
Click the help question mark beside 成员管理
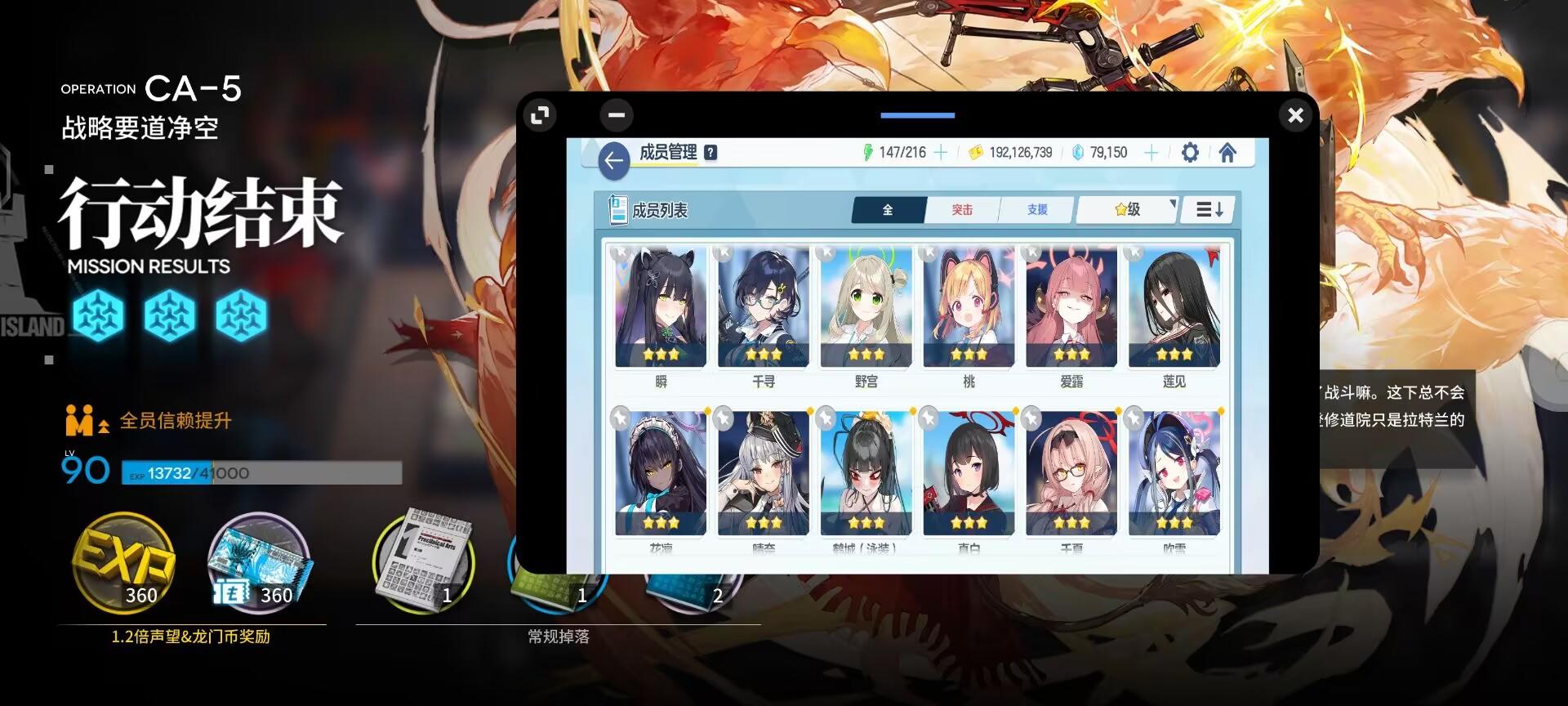[709, 152]
